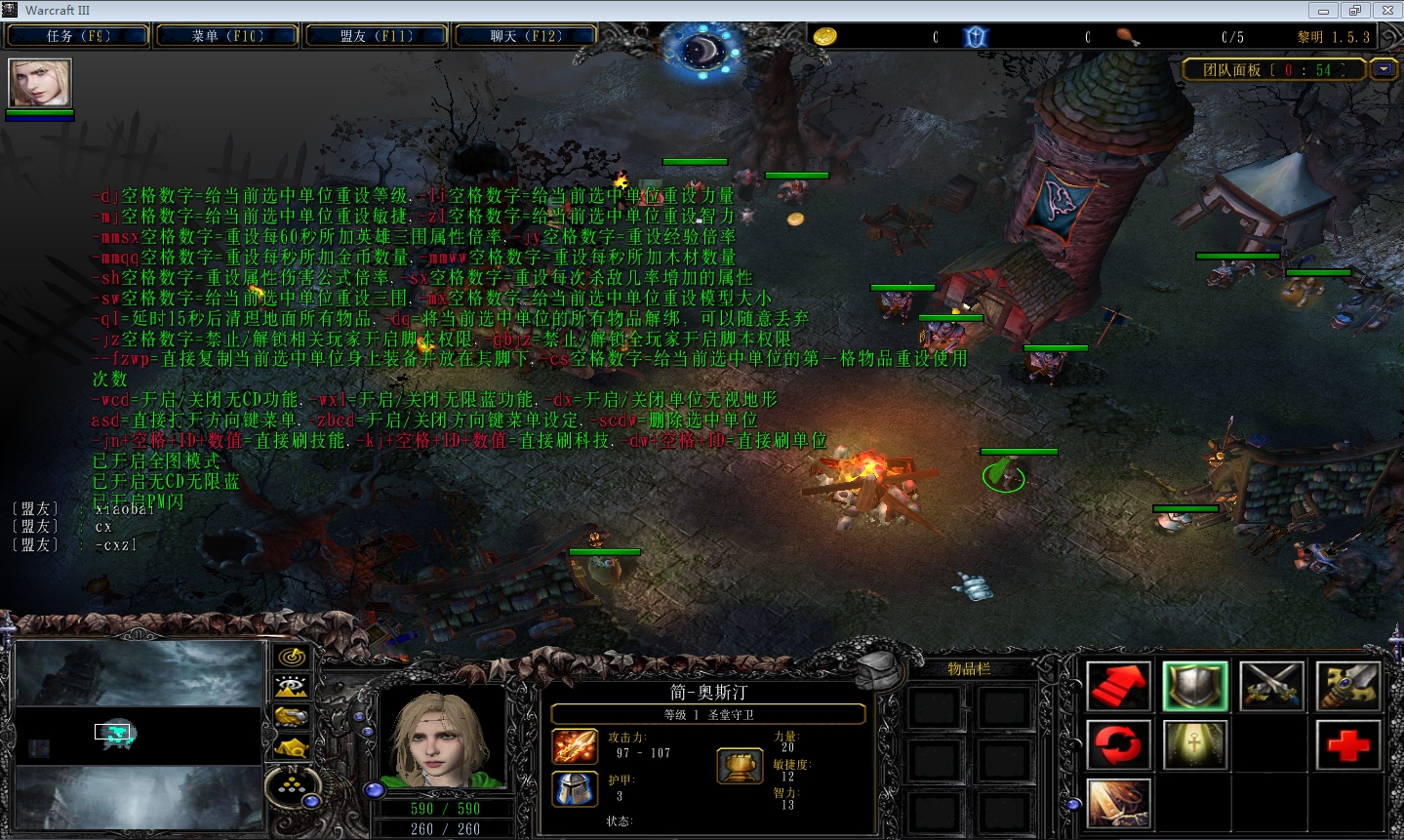
Task: Toggle minimap terrain display button
Action: tap(292, 687)
